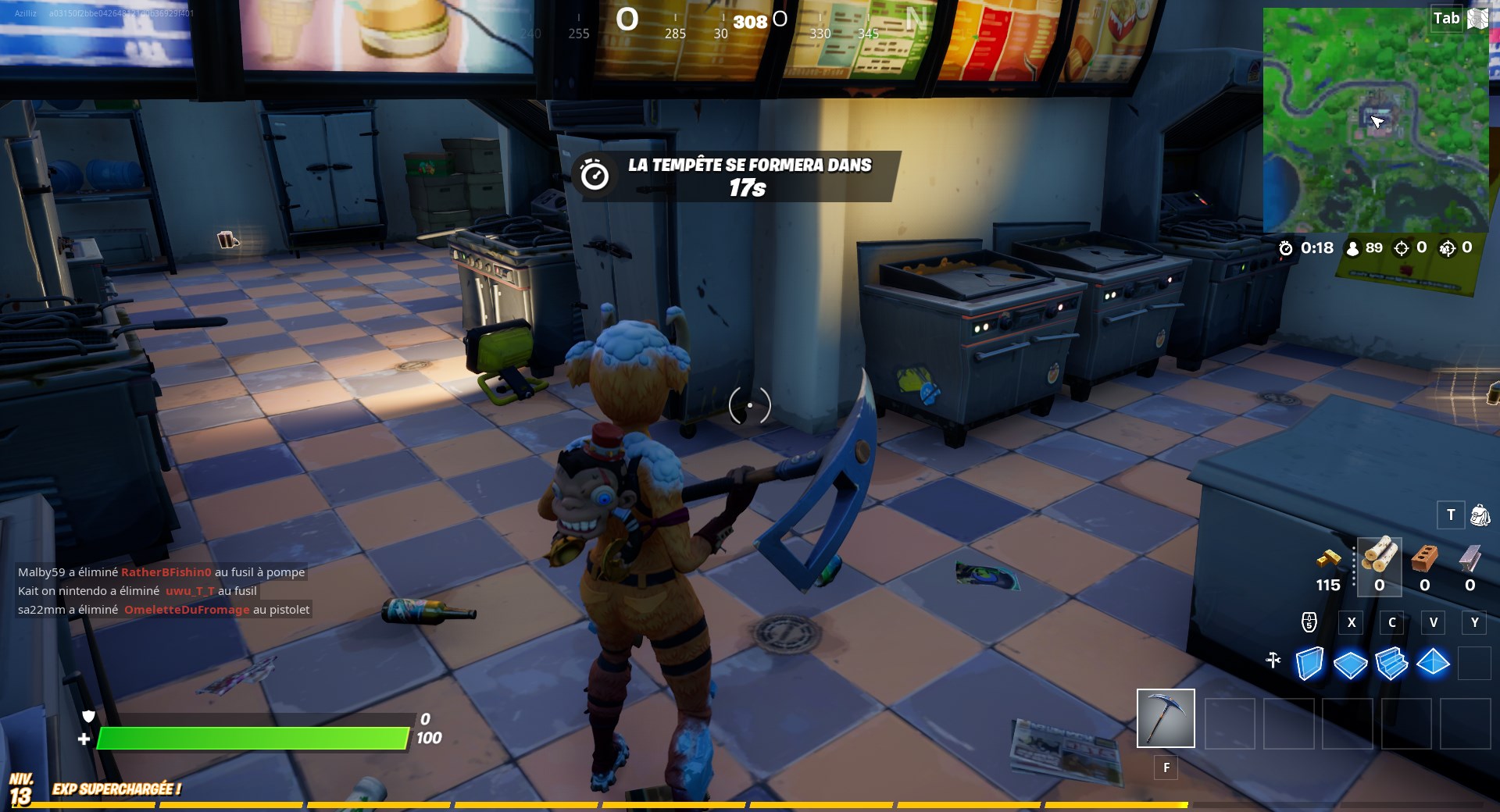Select the pickaxe in the hotbar

point(1166,718)
